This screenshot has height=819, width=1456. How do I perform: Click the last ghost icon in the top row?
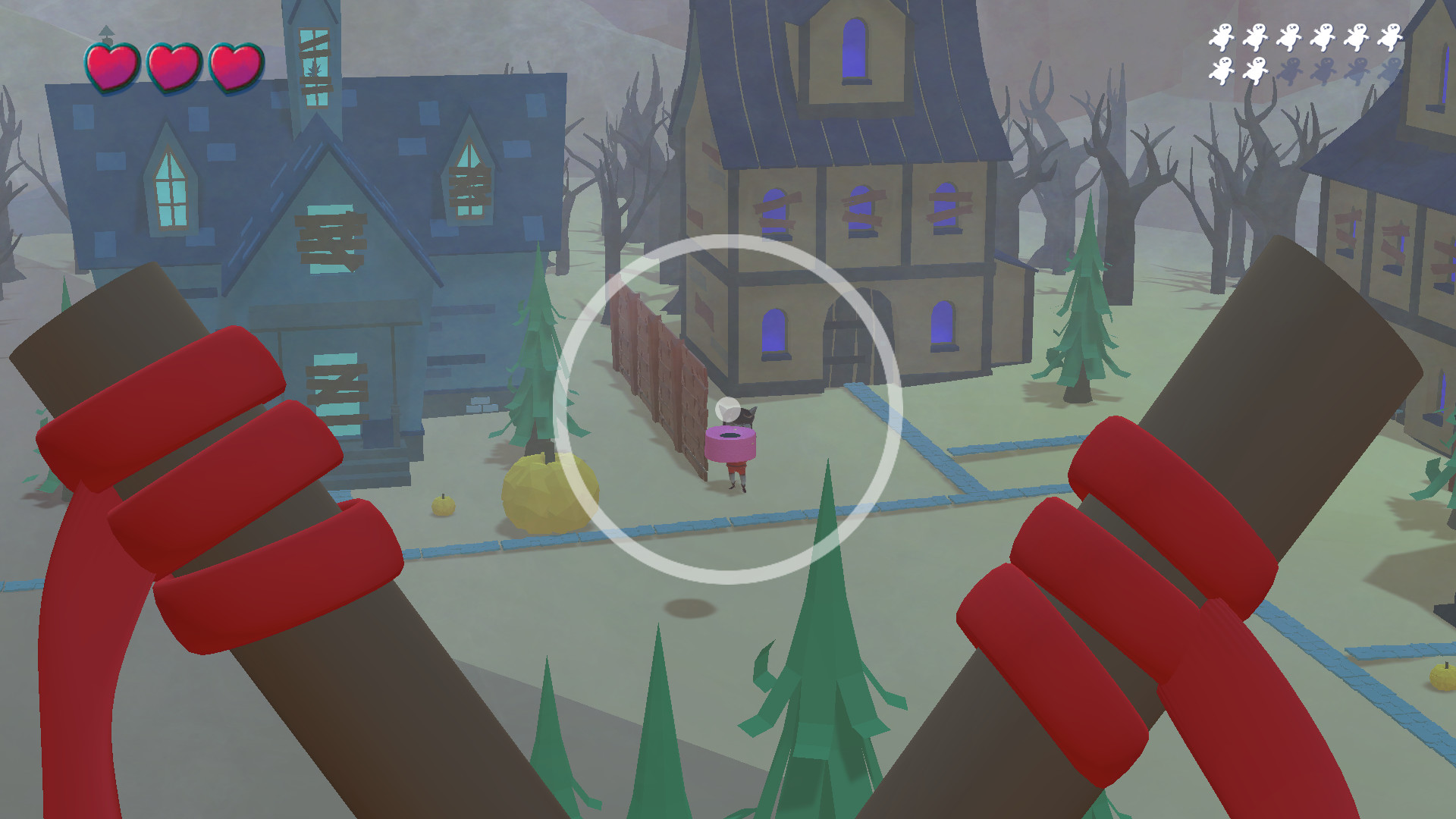[1391, 38]
